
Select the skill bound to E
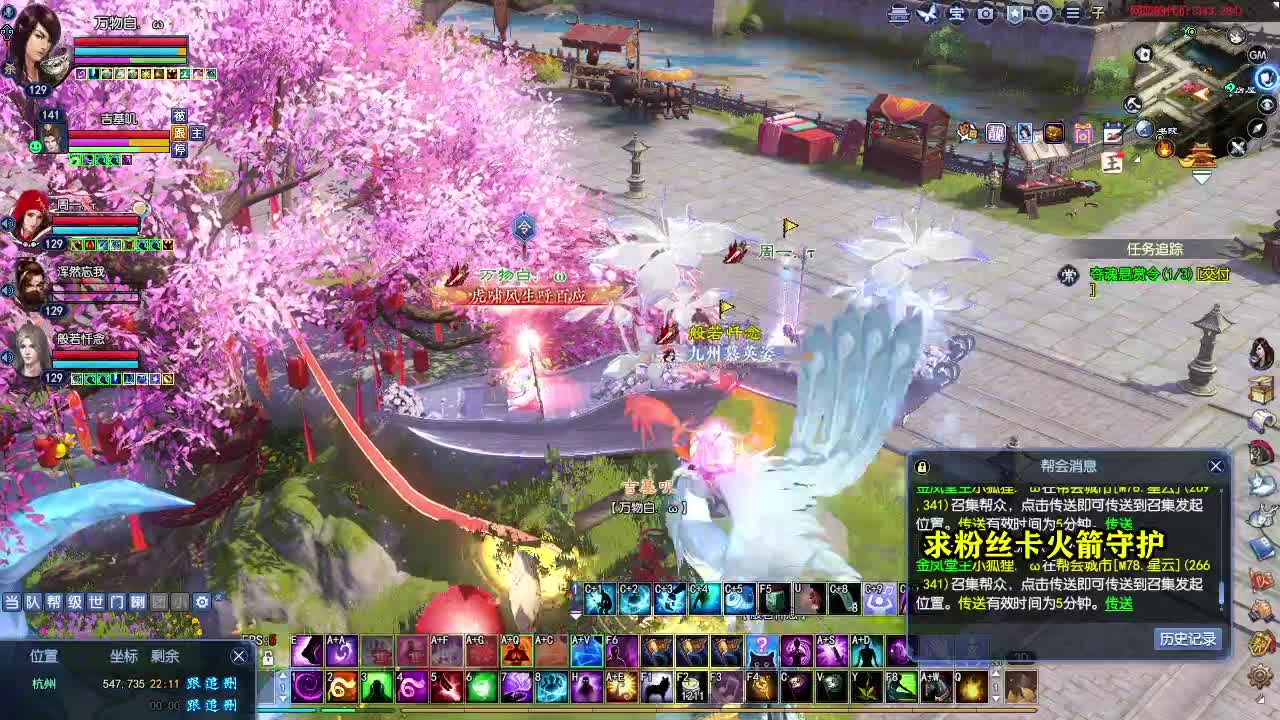coord(306,650)
